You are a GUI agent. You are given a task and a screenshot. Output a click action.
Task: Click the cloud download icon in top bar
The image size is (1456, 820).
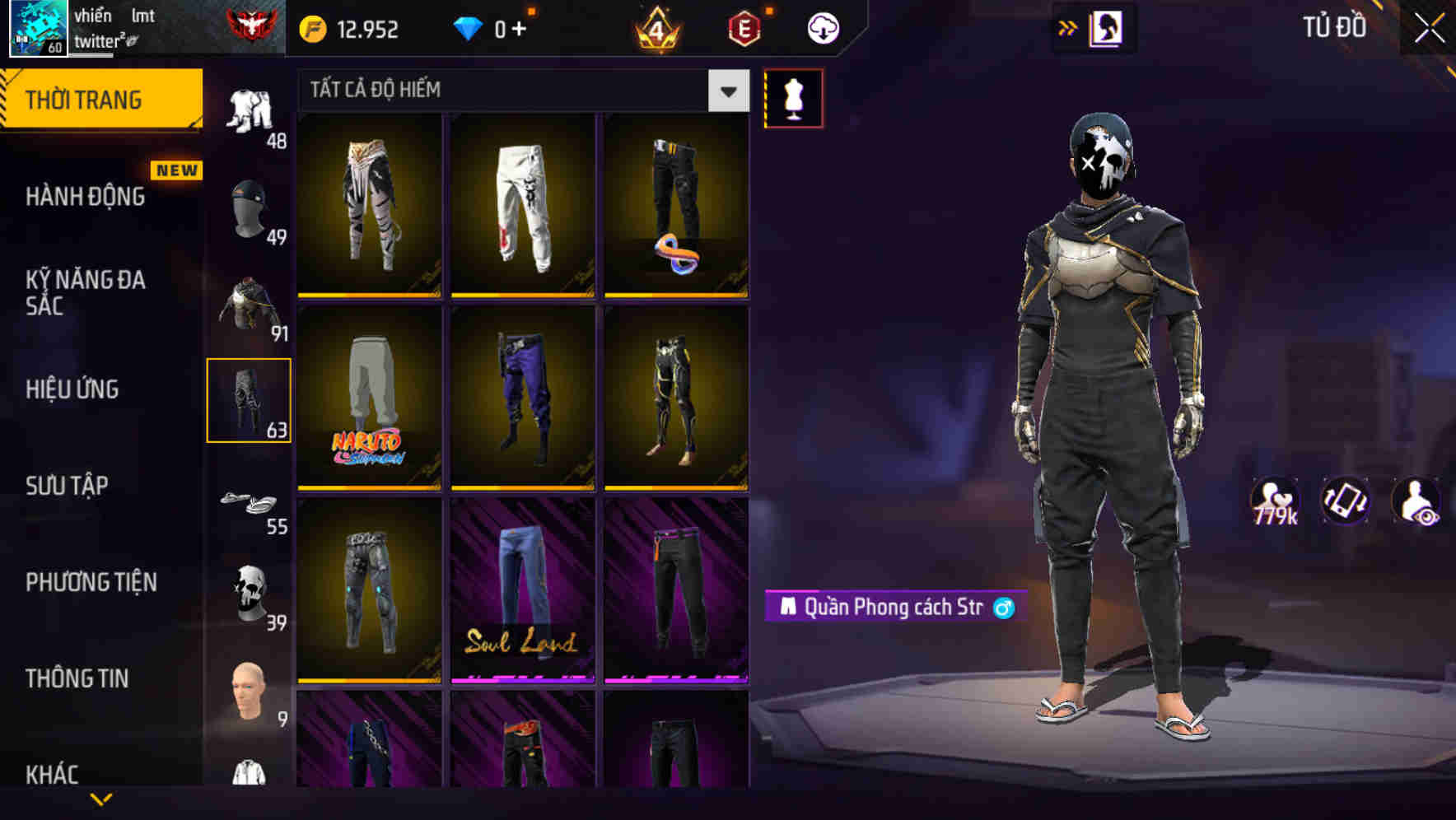coord(821,27)
